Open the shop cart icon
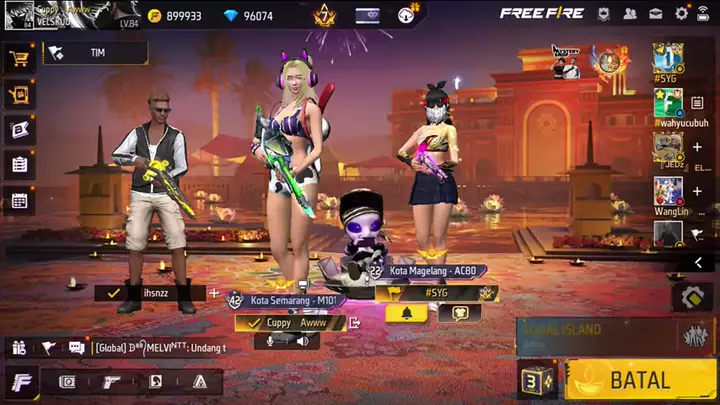 (x=19, y=58)
